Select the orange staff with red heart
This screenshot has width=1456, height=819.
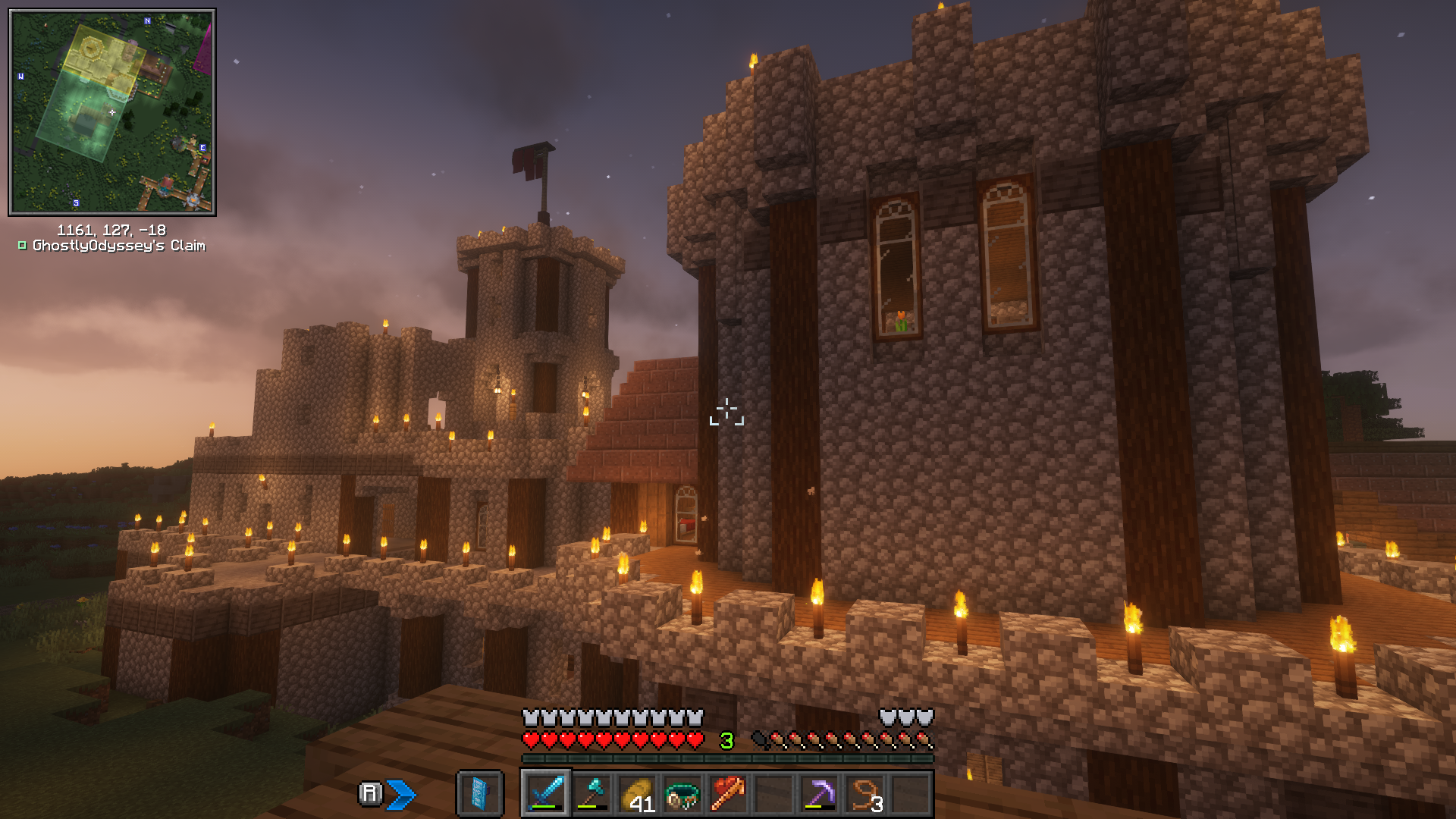click(x=728, y=794)
